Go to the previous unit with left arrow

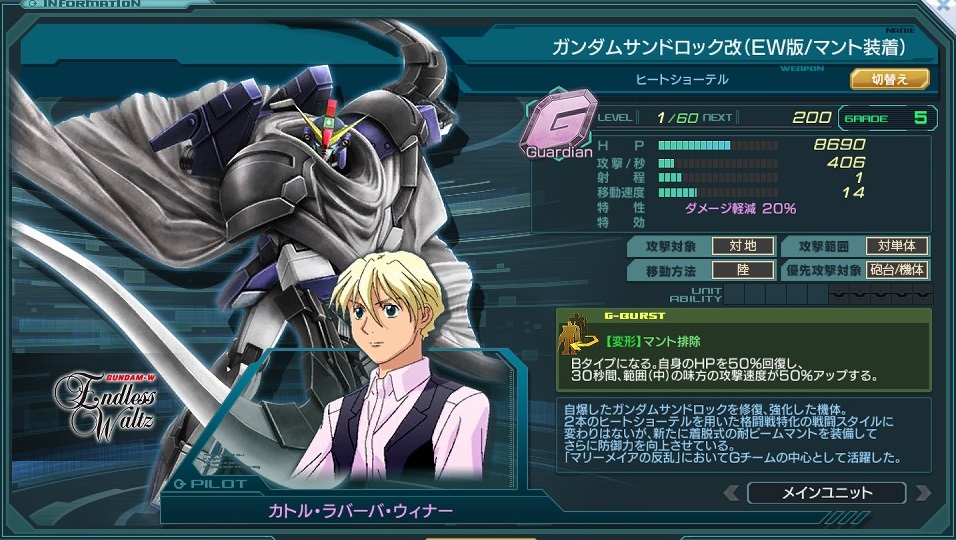pos(732,493)
